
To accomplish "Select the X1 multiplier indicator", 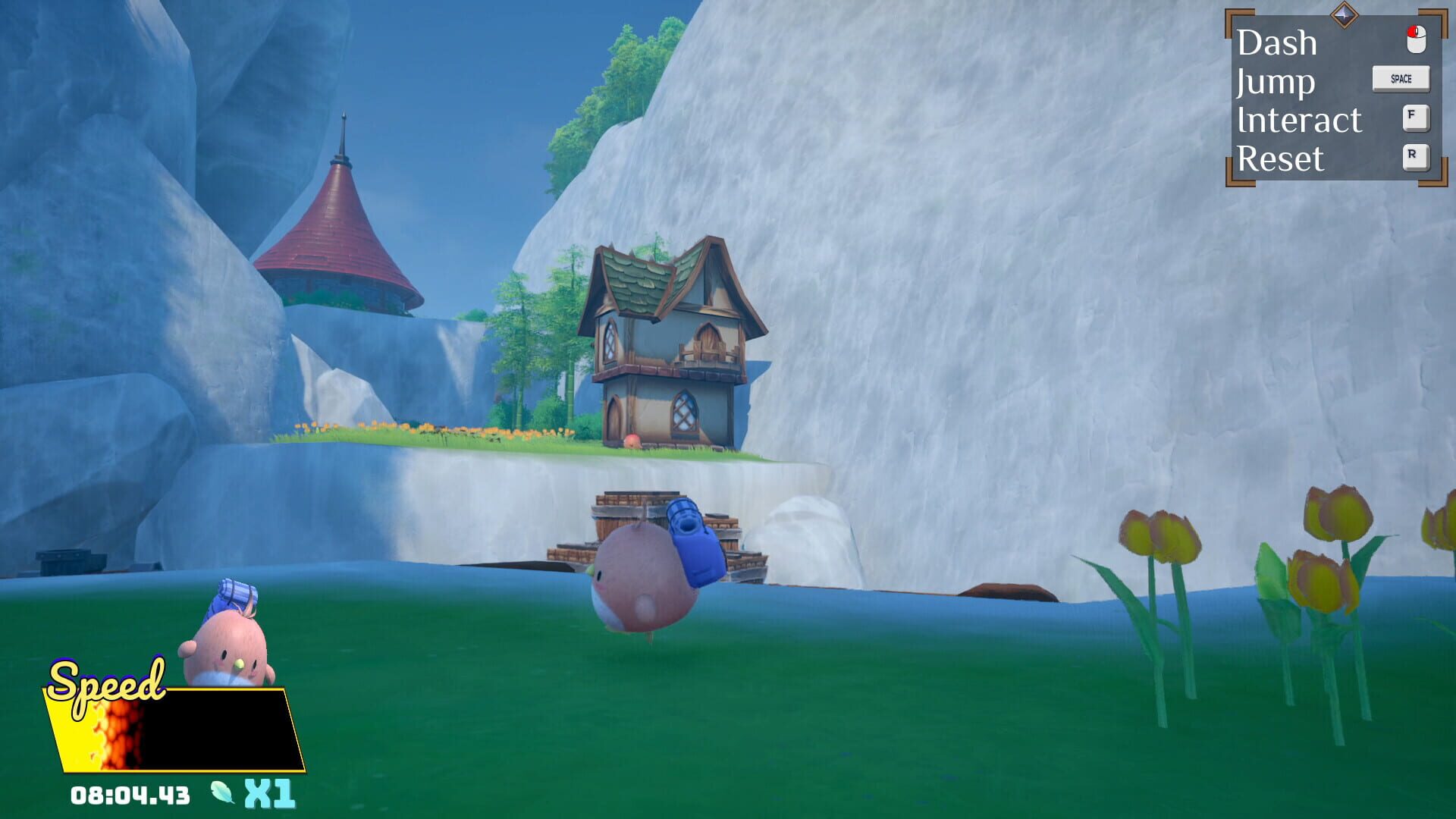I will (x=269, y=793).
